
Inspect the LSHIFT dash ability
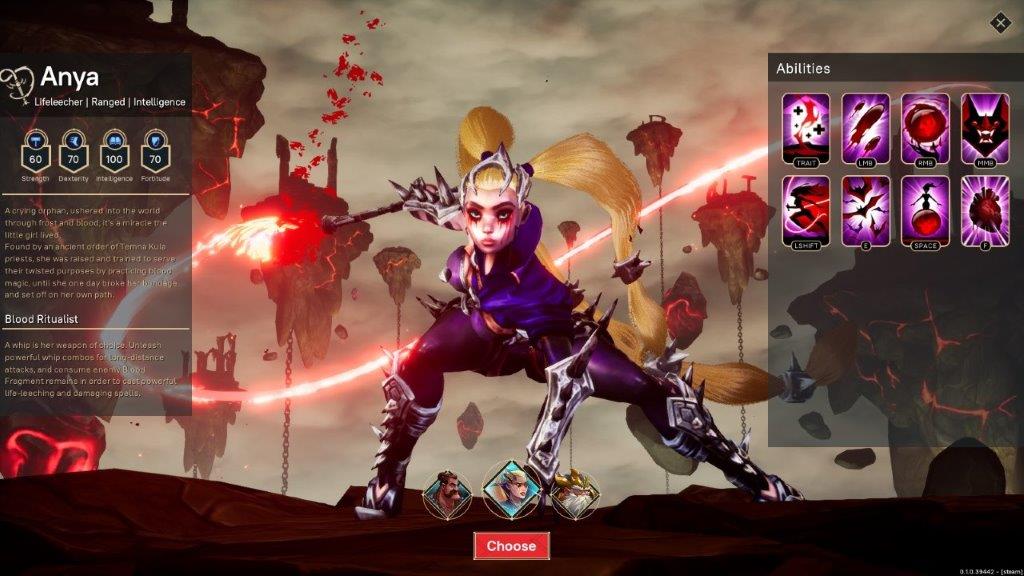coord(806,209)
